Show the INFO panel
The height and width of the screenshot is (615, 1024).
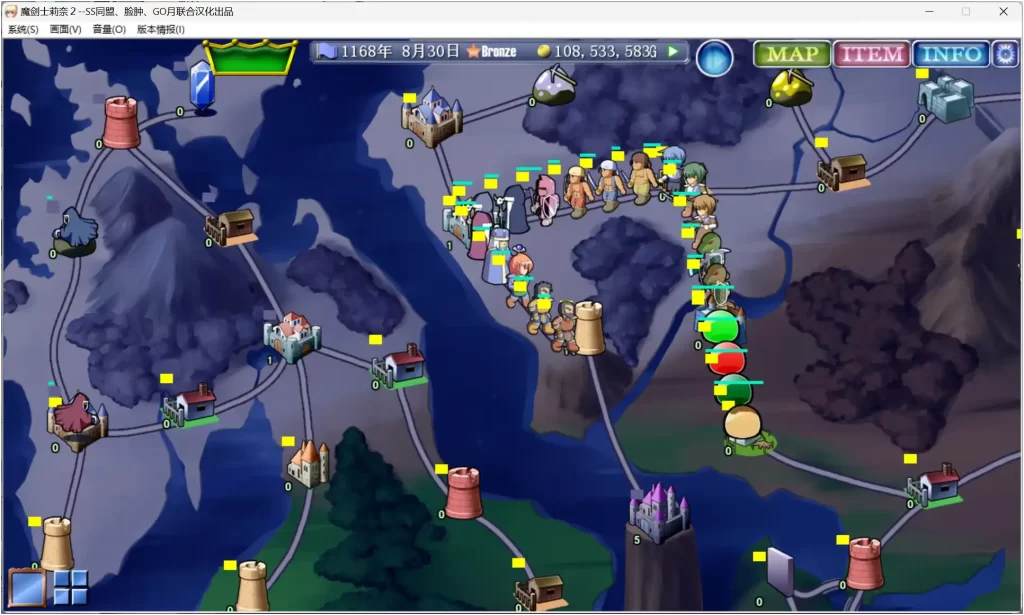(x=950, y=54)
